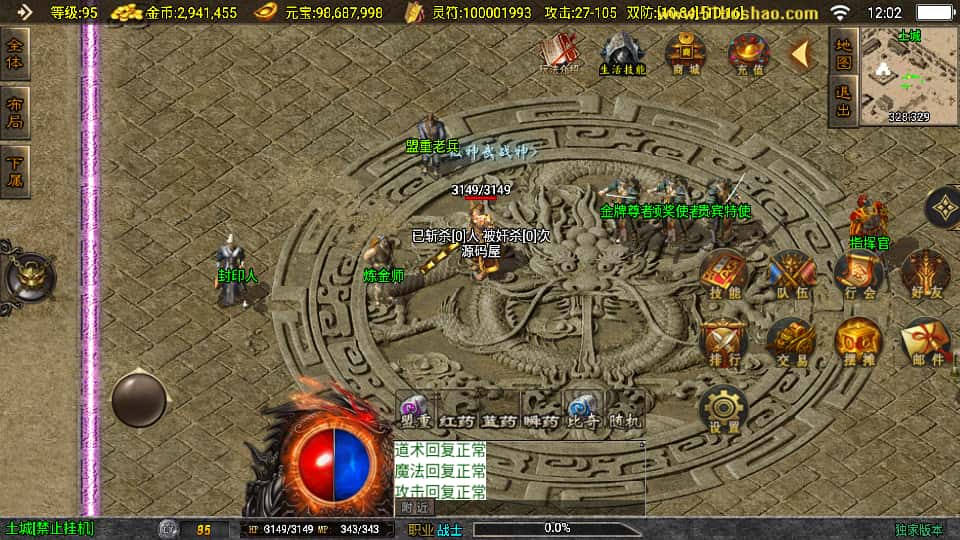Check the 邮件 mail inbox
Image resolution: width=960 pixels, height=540 pixels.
click(x=925, y=342)
